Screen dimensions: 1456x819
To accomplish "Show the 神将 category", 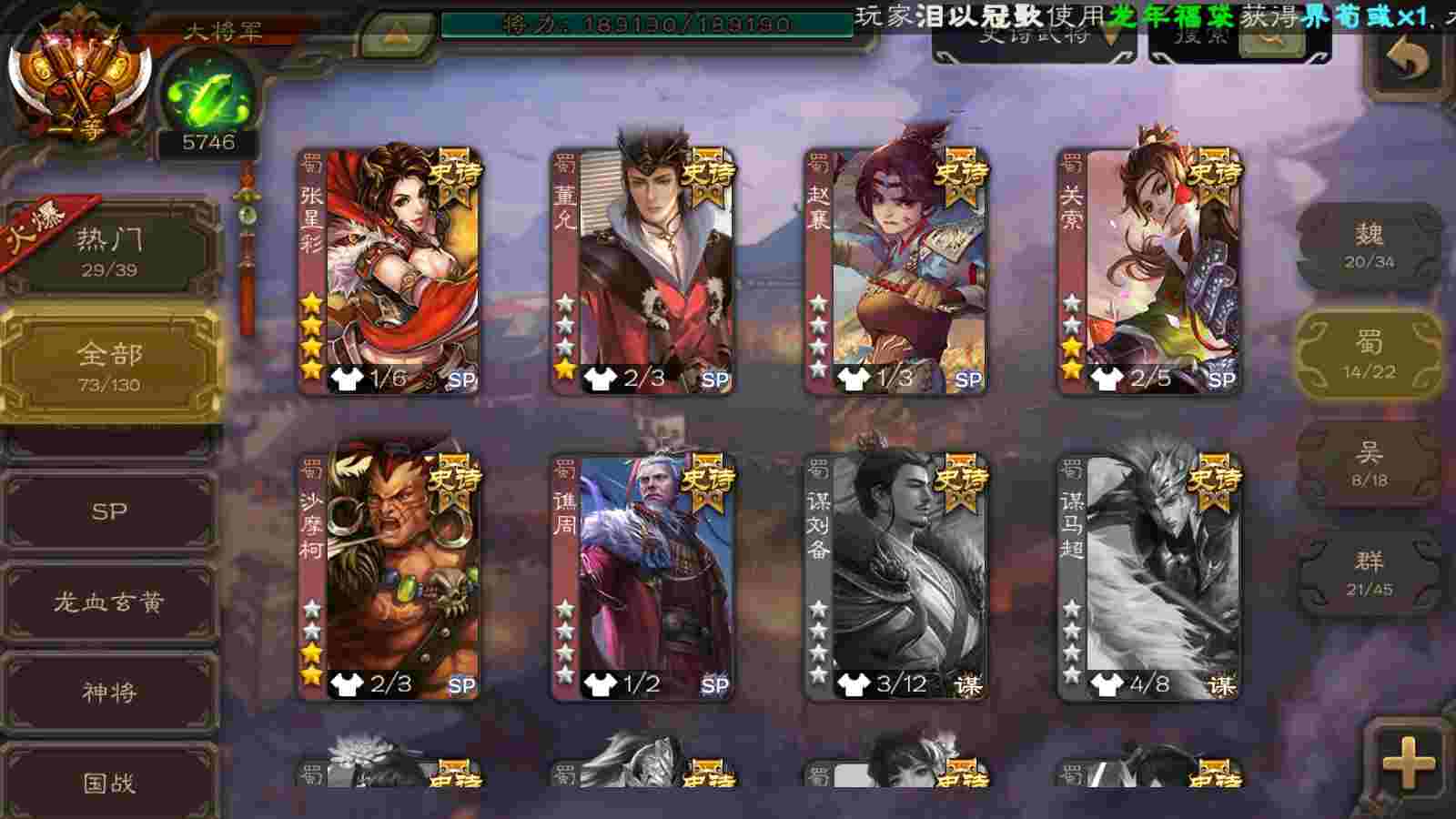I will (x=109, y=693).
